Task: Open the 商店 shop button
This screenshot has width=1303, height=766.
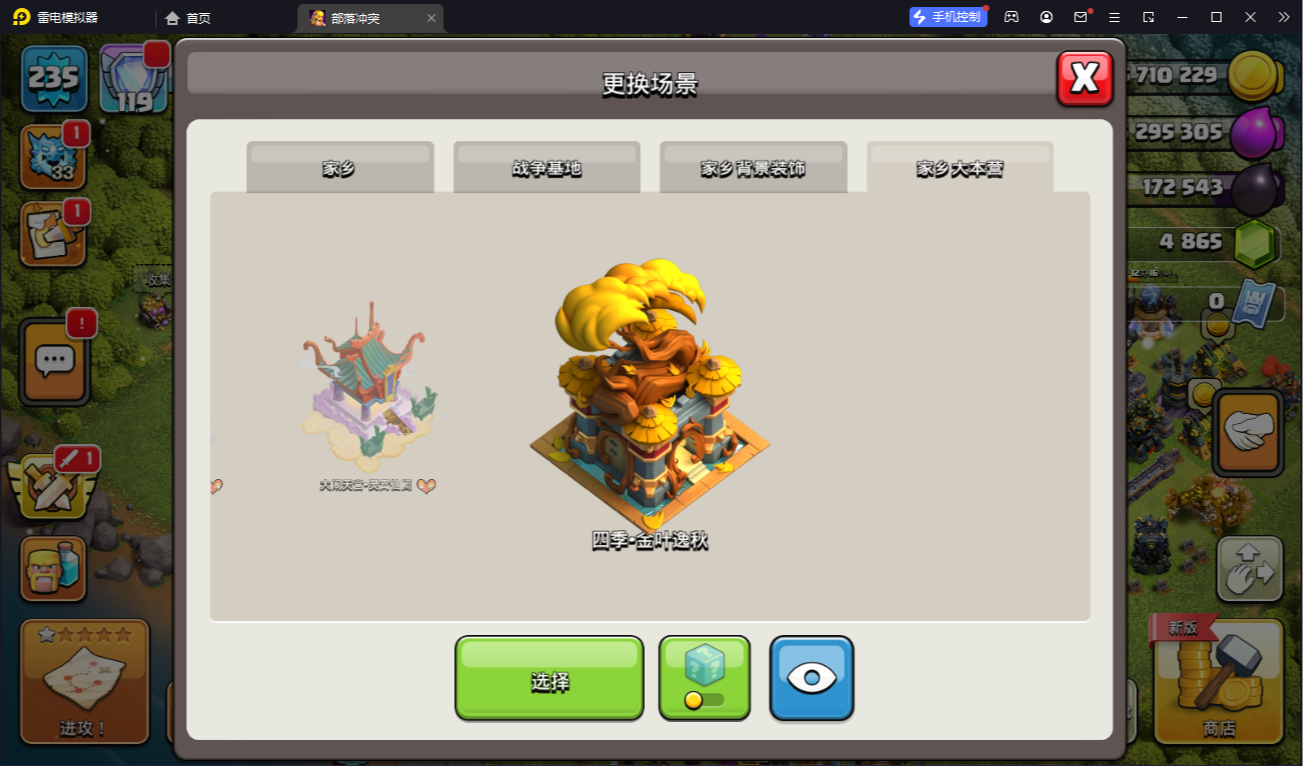Action: [1218, 682]
